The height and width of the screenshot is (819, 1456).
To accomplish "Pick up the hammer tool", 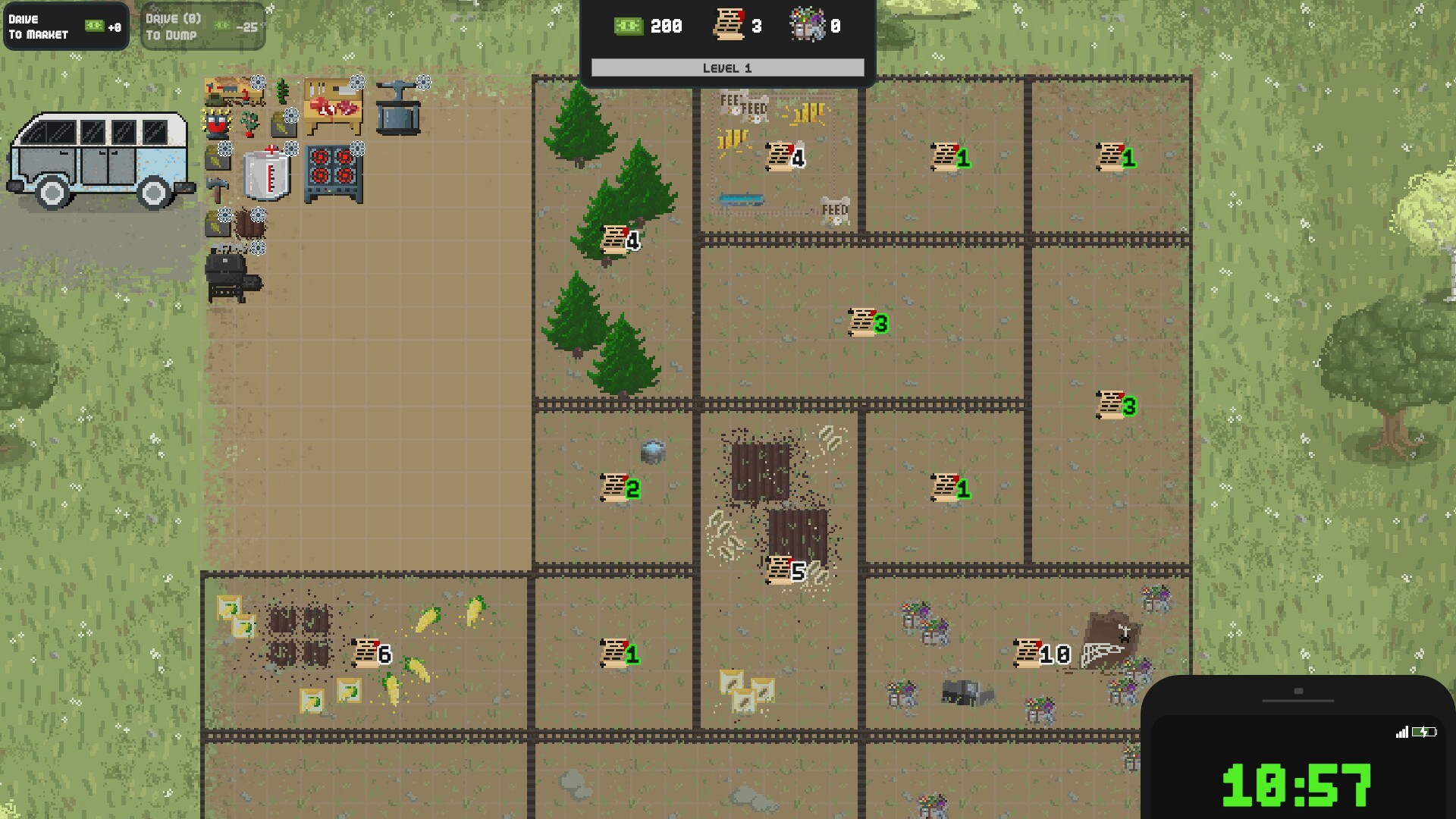I will pyautogui.click(x=217, y=190).
